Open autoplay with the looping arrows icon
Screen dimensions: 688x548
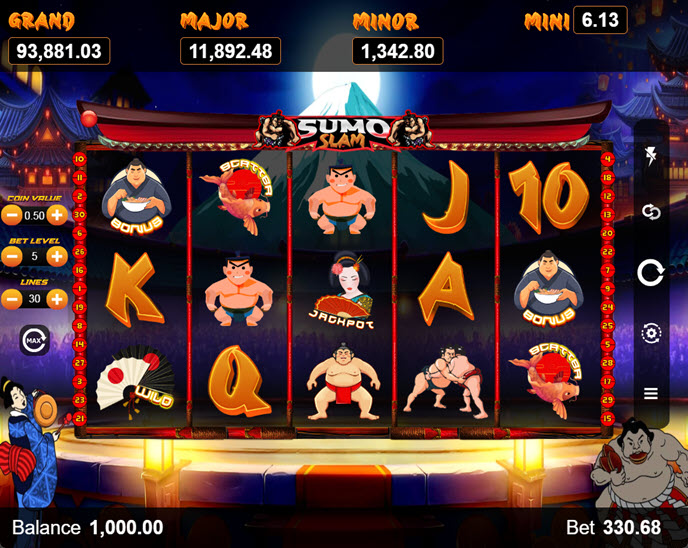(x=651, y=212)
